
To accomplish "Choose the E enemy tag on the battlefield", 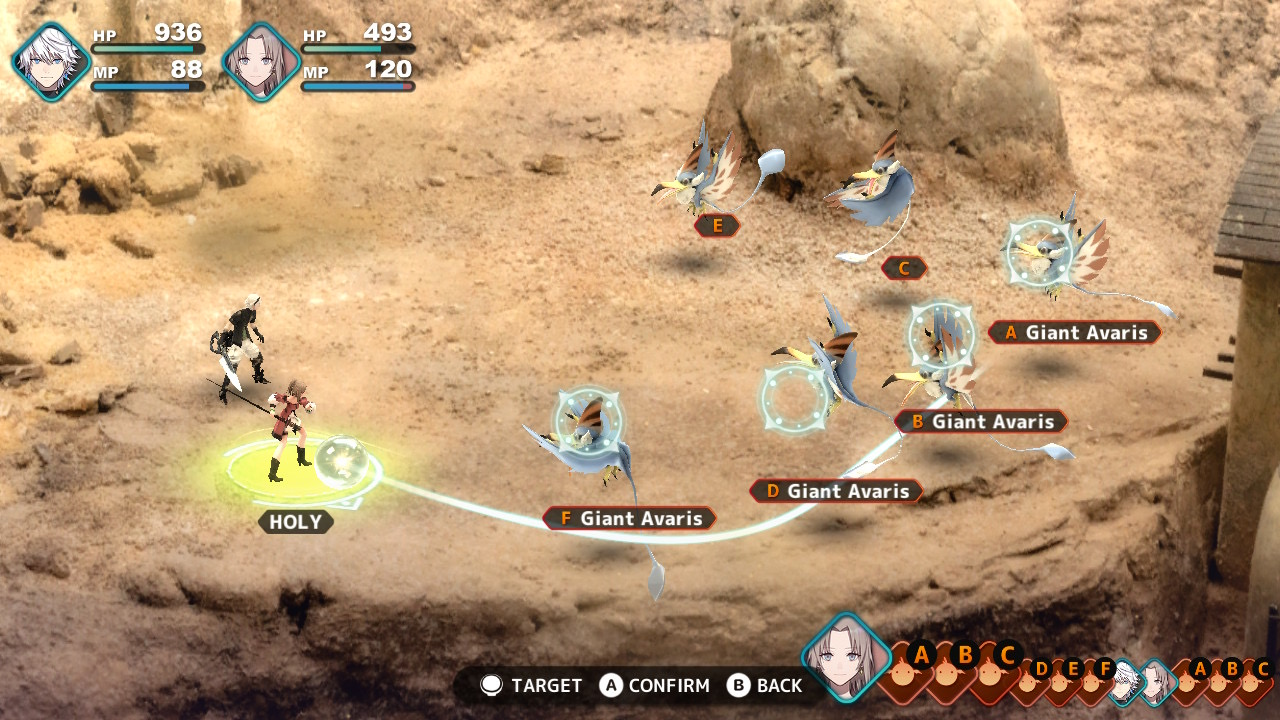I will [717, 226].
